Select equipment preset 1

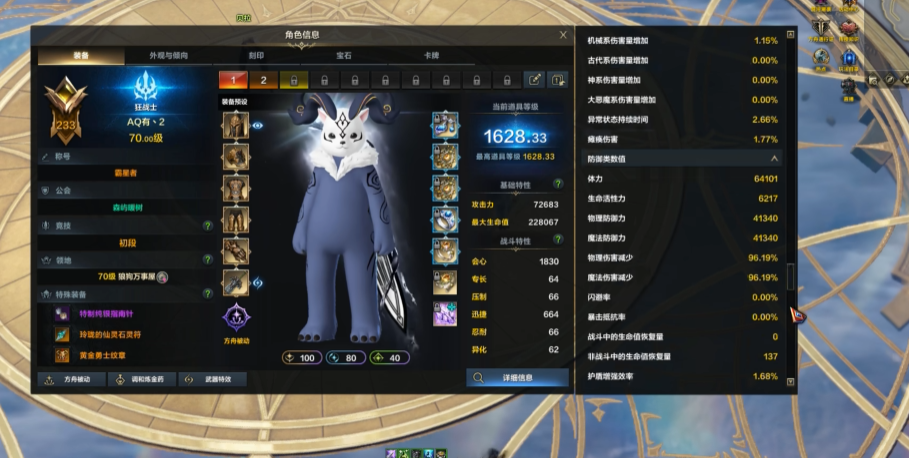click(233, 80)
